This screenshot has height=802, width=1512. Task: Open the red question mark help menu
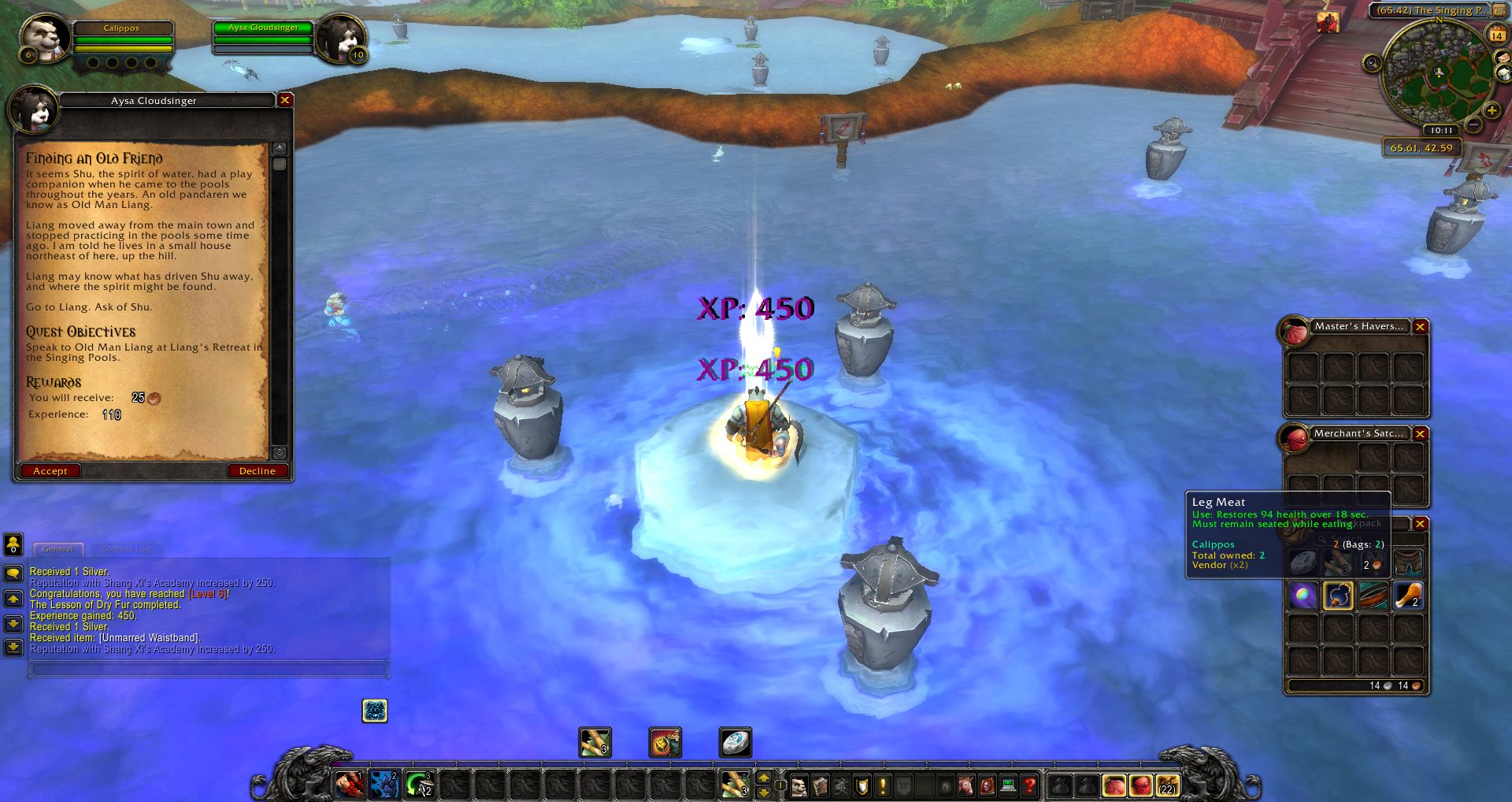[x=1028, y=785]
